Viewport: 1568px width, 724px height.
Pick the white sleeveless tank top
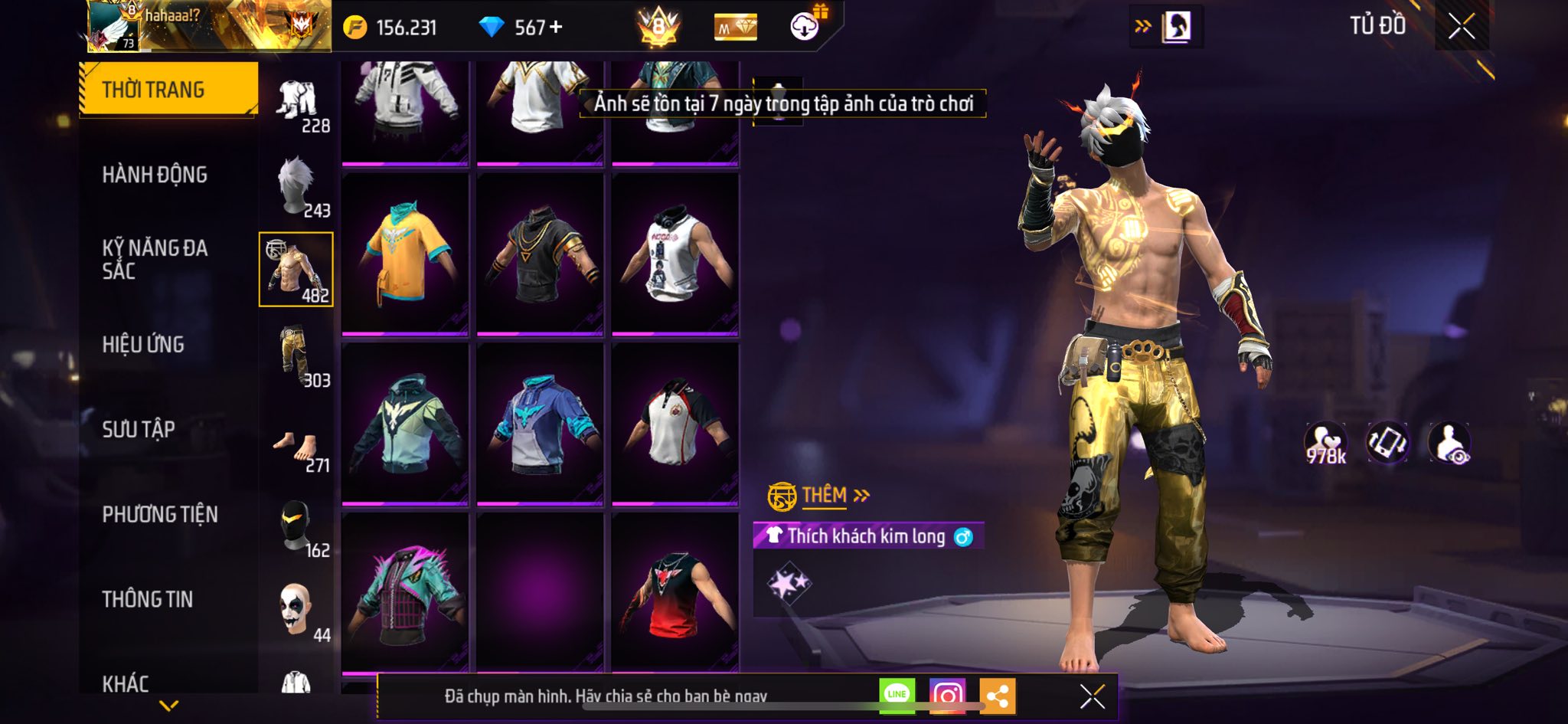[x=675, y=253]
